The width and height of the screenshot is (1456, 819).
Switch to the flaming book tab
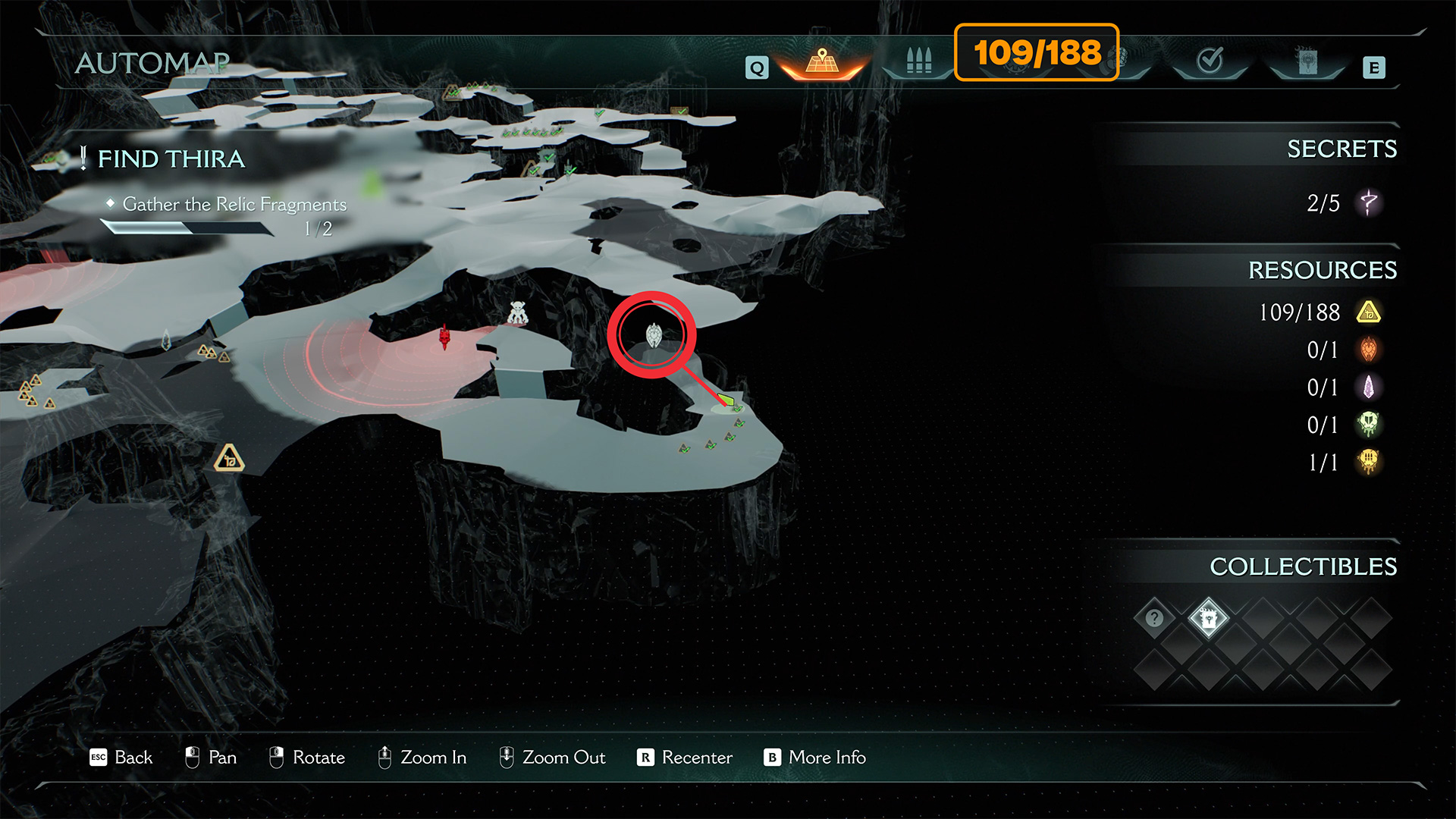(x=1307, y=61)
